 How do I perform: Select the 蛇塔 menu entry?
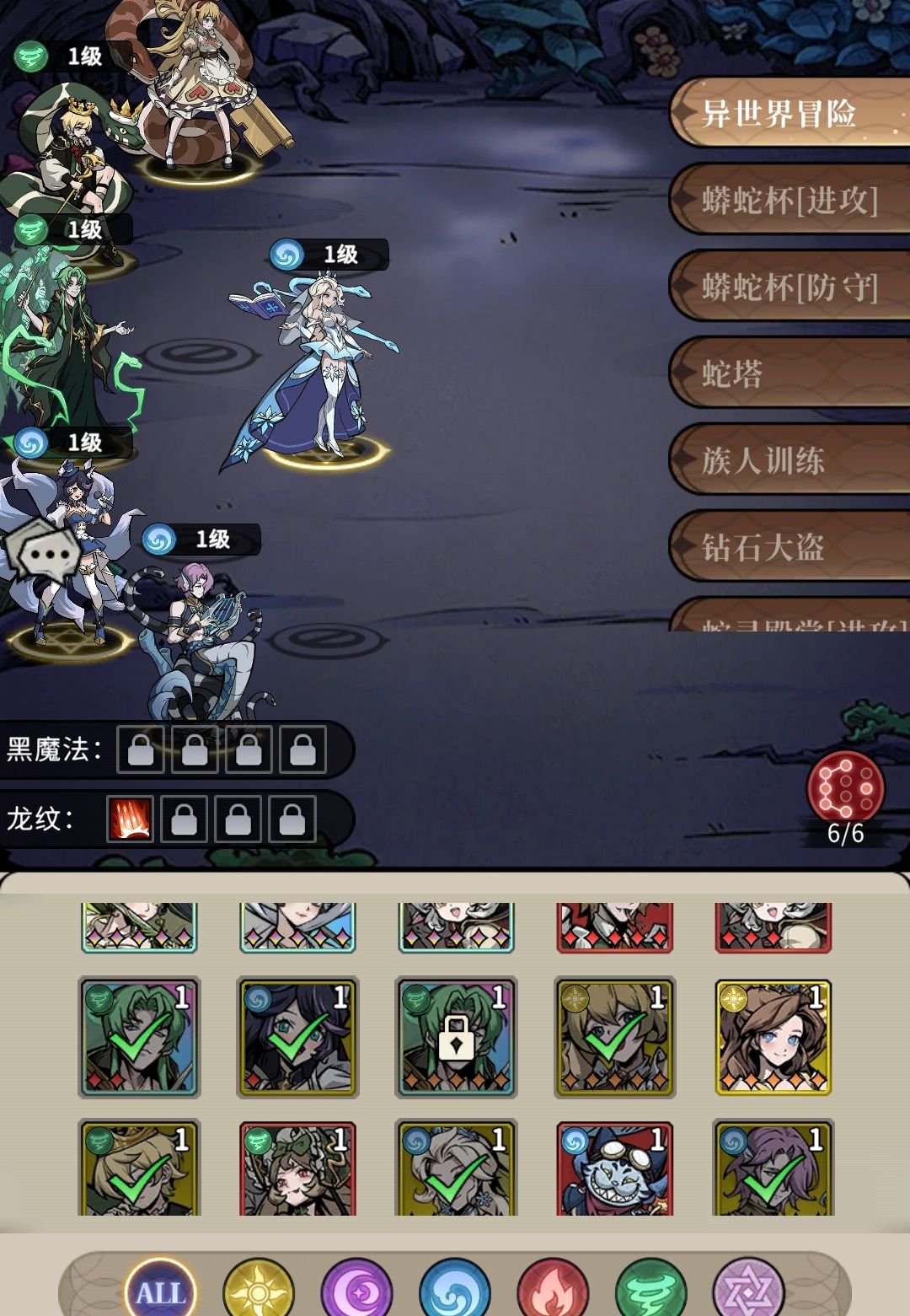point(788,374)
